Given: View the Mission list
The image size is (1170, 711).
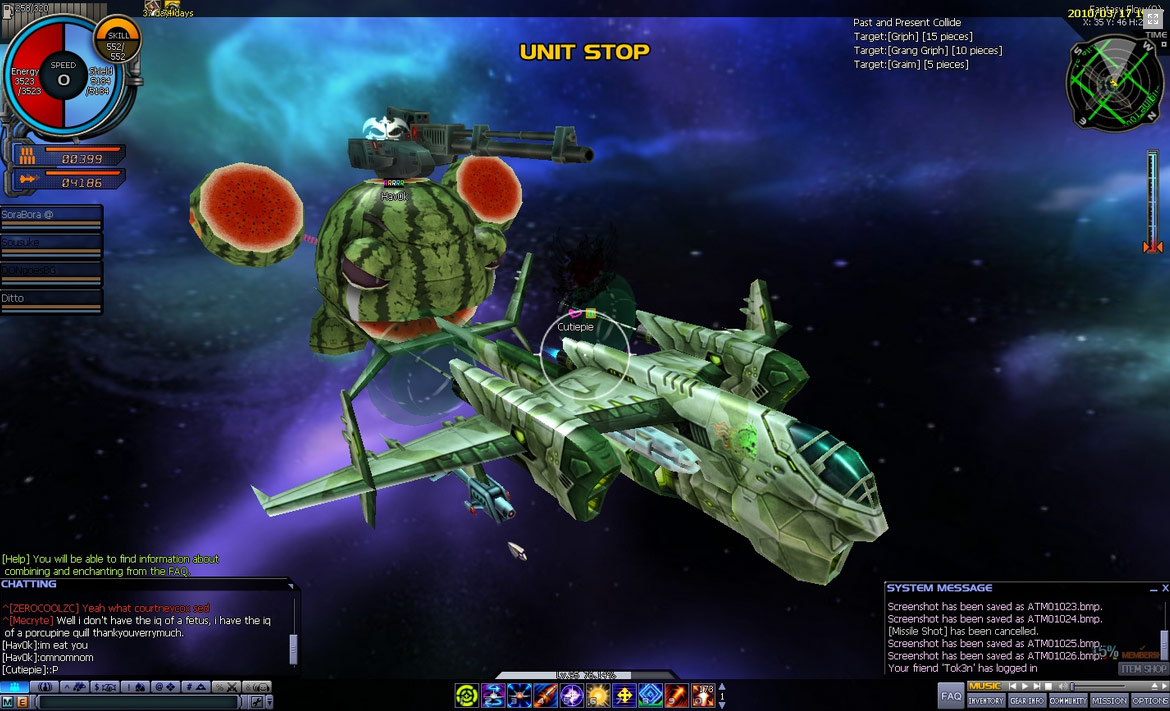Looking at the screenshot, I should point(1109,701).
